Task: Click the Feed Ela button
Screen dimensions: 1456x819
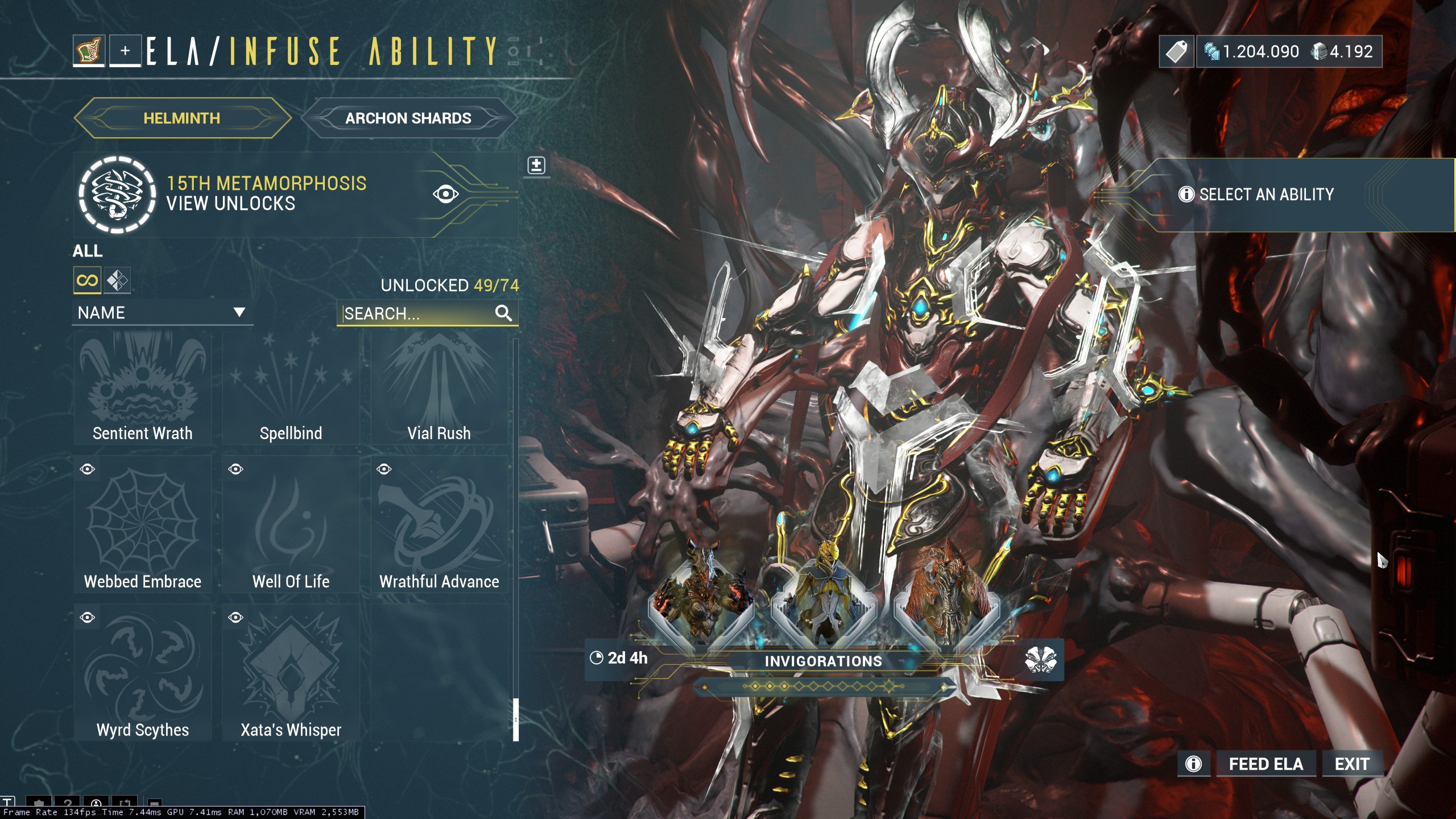Action: coord(1265,764)
